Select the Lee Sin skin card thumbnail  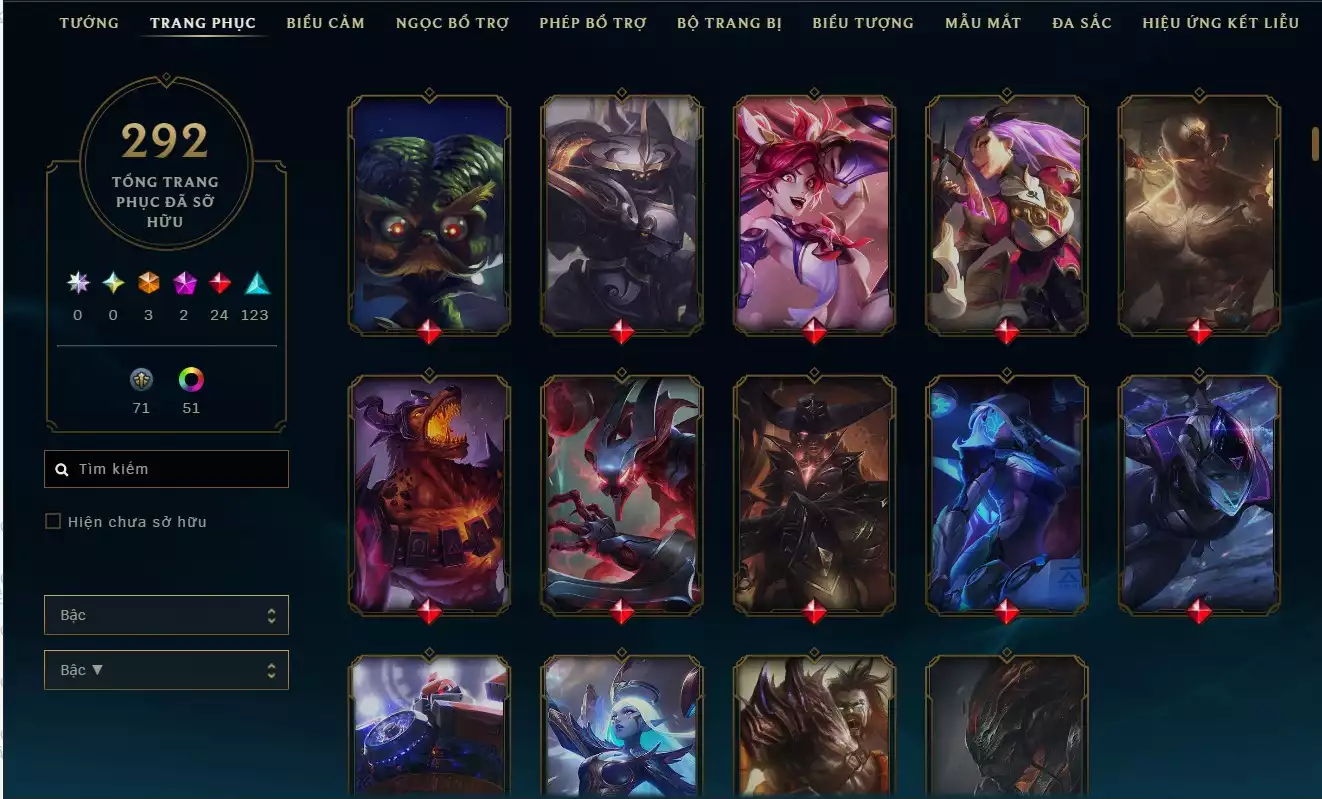pos(1199,213)
